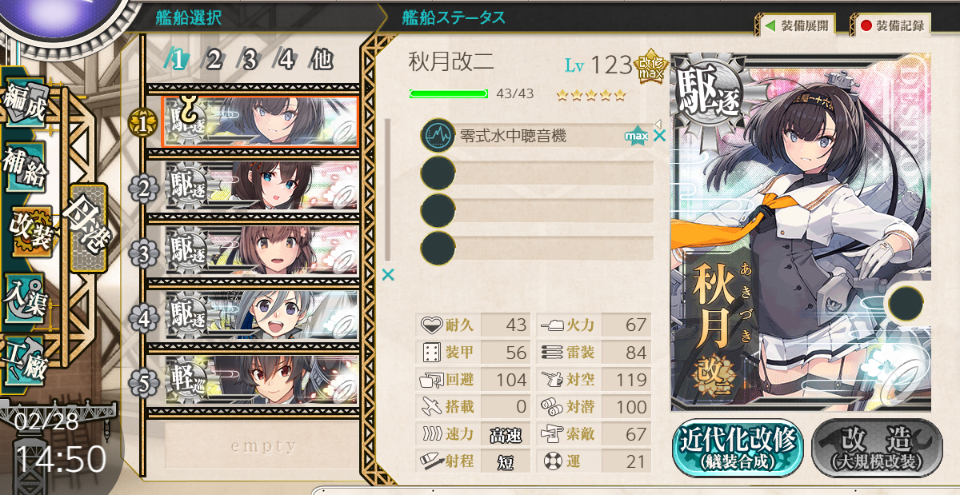Image resolution: width=960 pixels, height=495 pixels.
Task: Switch to fleet tab 3
Action: [x=250, y=59]
